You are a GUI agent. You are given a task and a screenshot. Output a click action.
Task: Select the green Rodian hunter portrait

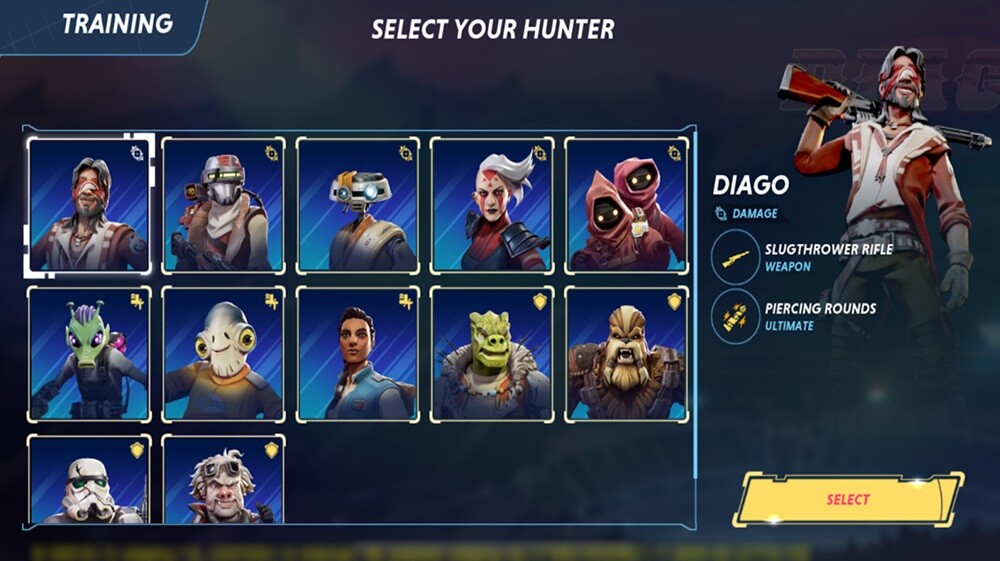pos(89,354)
